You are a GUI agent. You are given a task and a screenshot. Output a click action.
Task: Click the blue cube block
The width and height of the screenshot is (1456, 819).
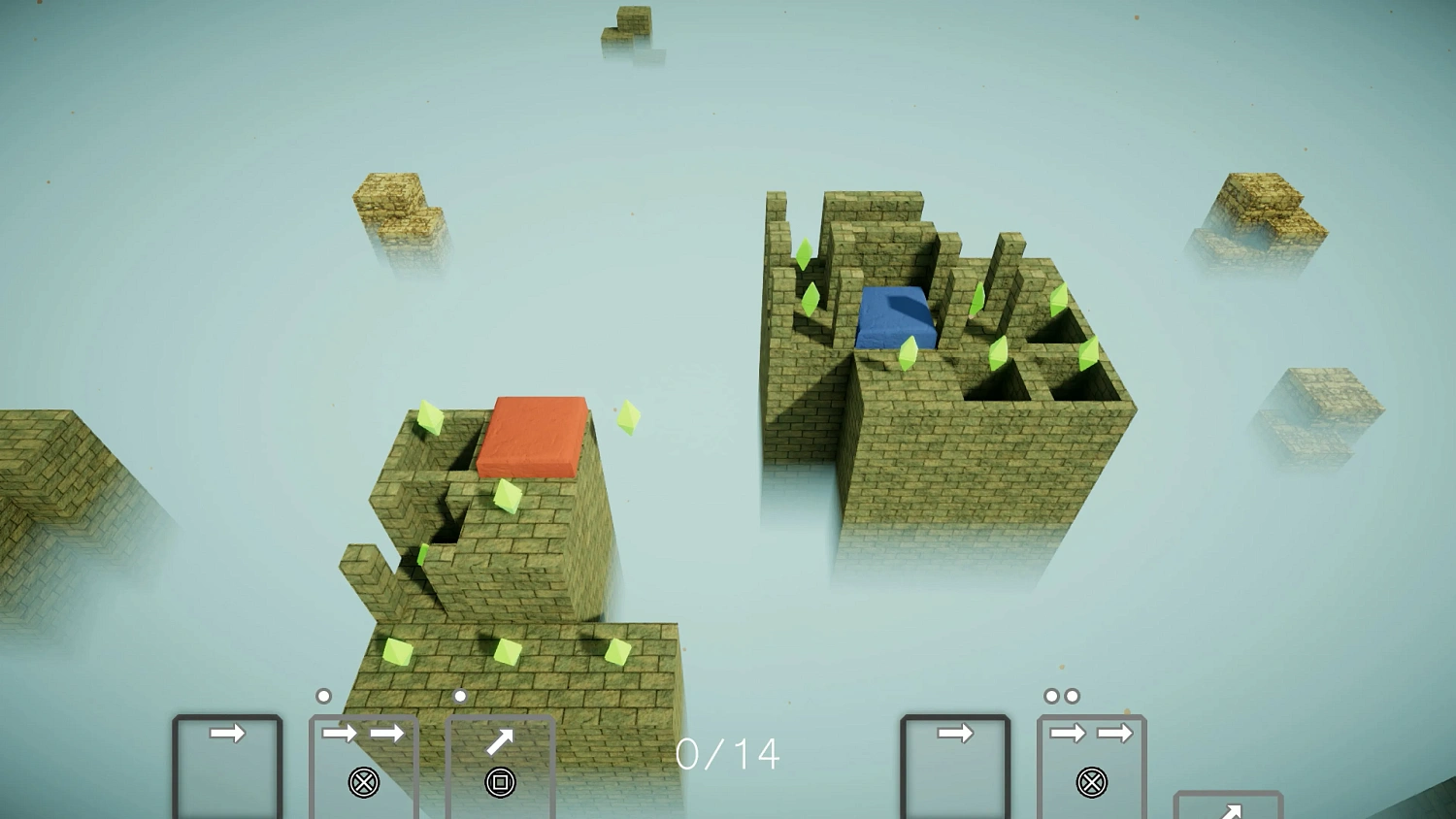pos(895,315)
